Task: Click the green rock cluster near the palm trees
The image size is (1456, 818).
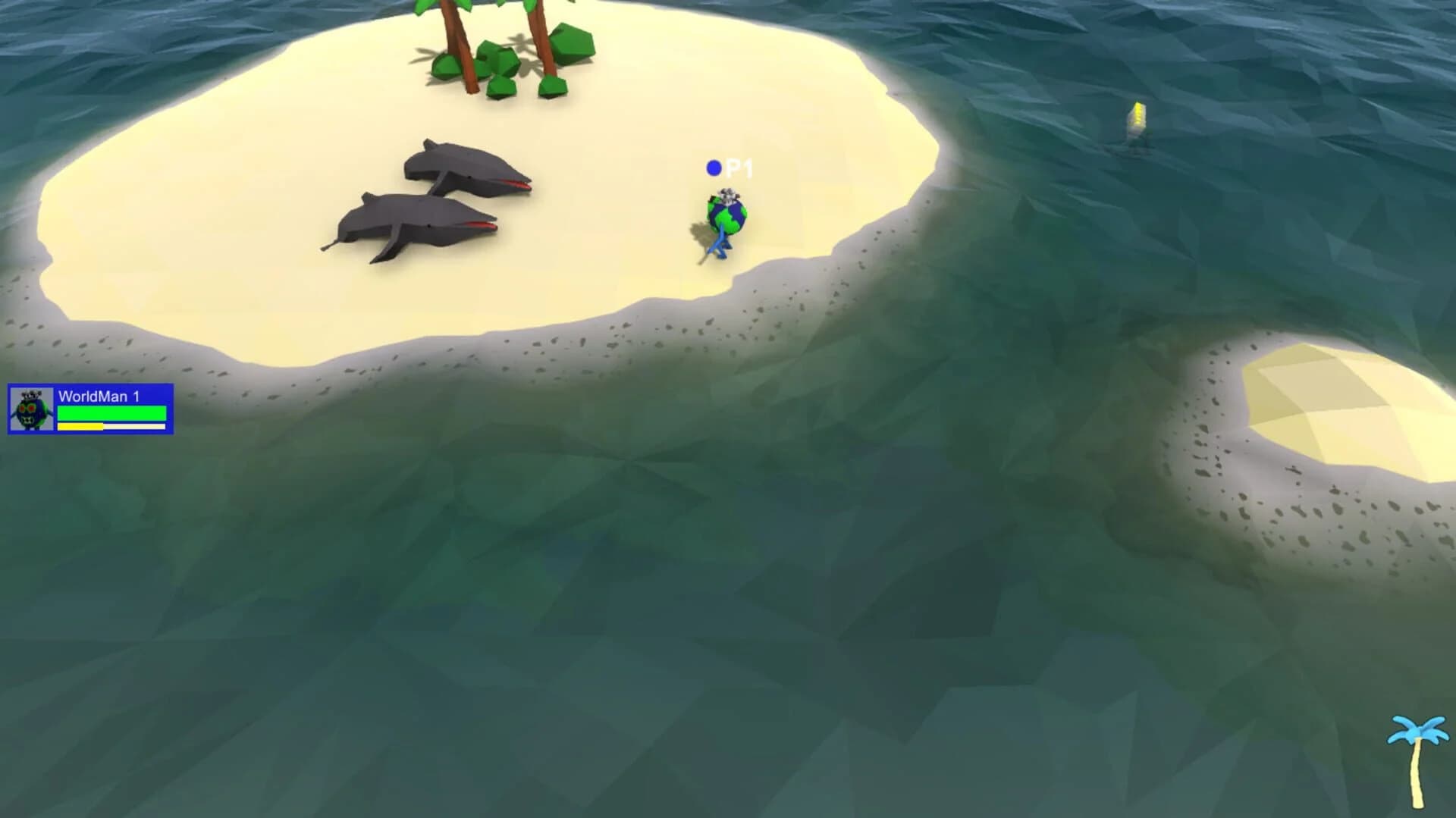Action: point(497,68)
